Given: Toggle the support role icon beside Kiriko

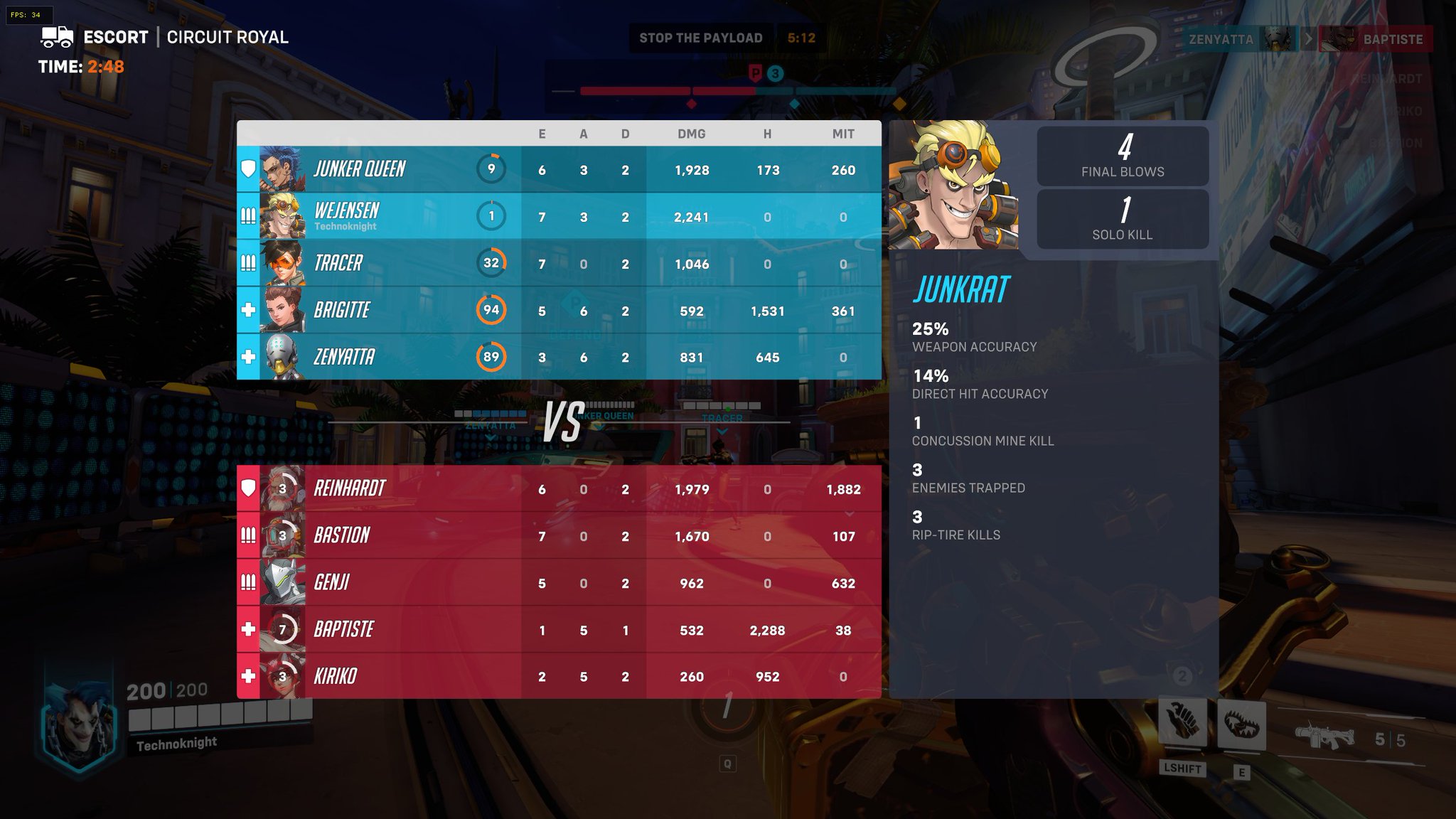Looking at the screenshot, I should pyautogui.click(x=248, y=676).
